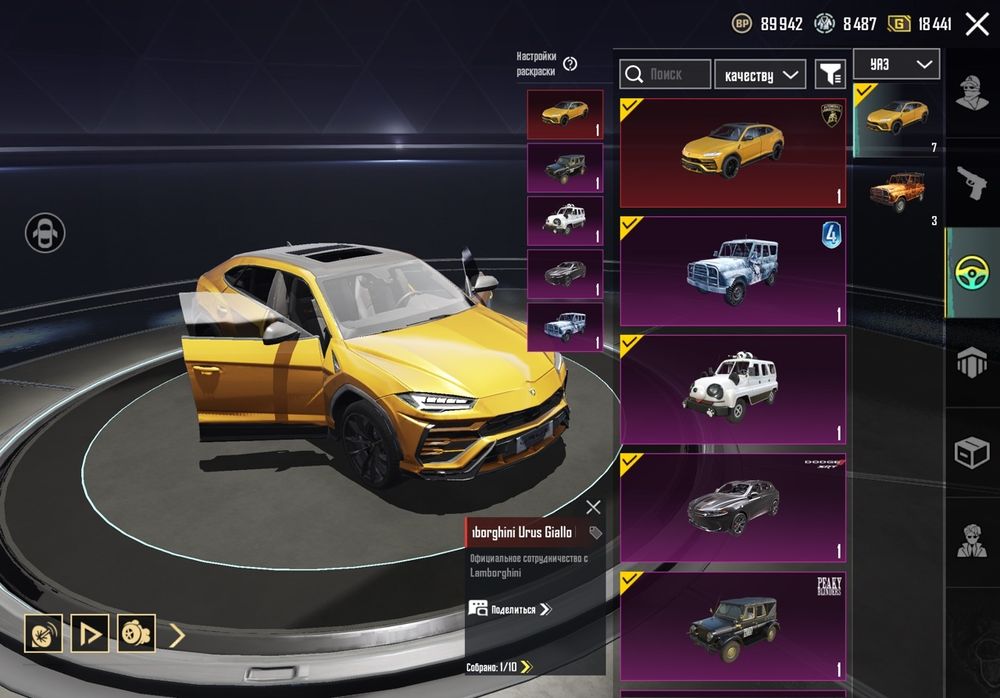Viewport: 1000px width, 698px height.
Task: Activate the play-arrow preview button
Action: point(90,633)
